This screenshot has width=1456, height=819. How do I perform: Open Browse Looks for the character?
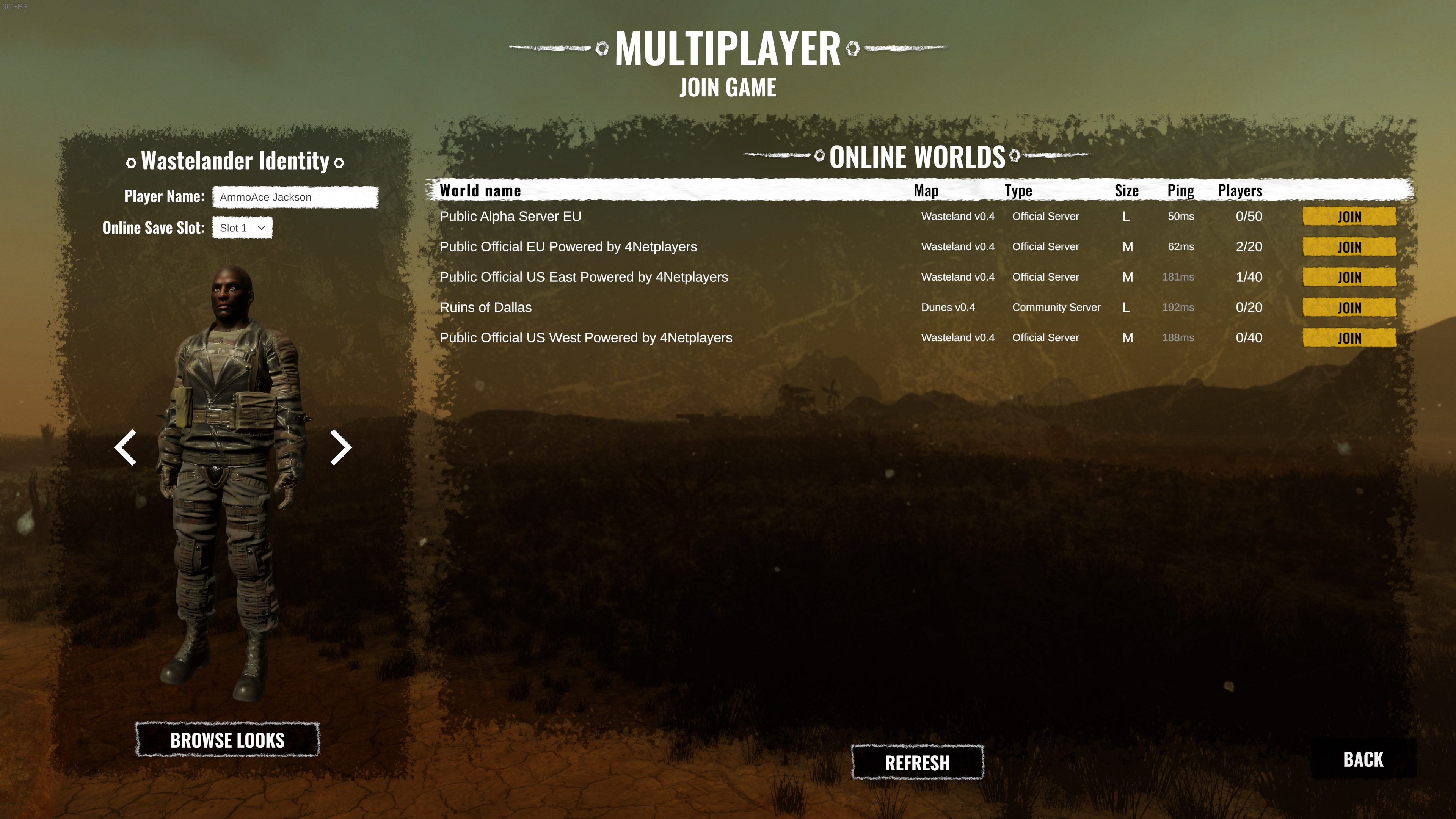point(228,741)
